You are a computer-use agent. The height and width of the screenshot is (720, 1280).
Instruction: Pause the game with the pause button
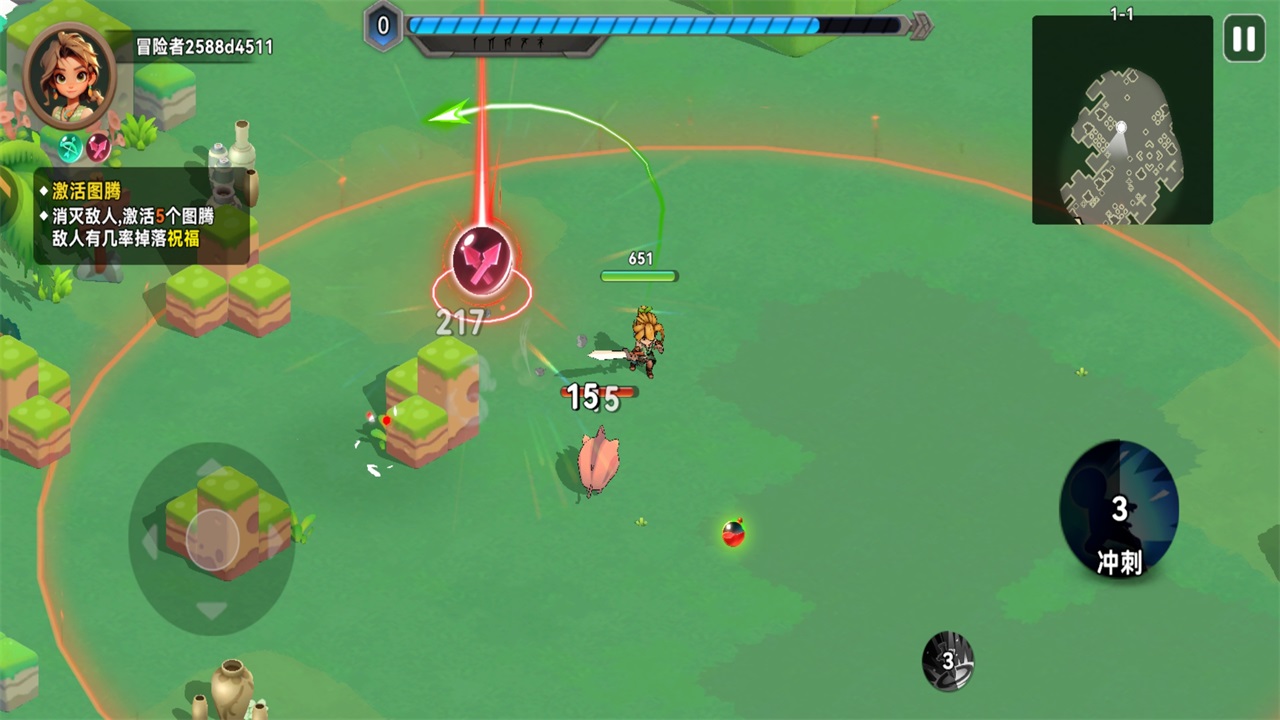1244,40
